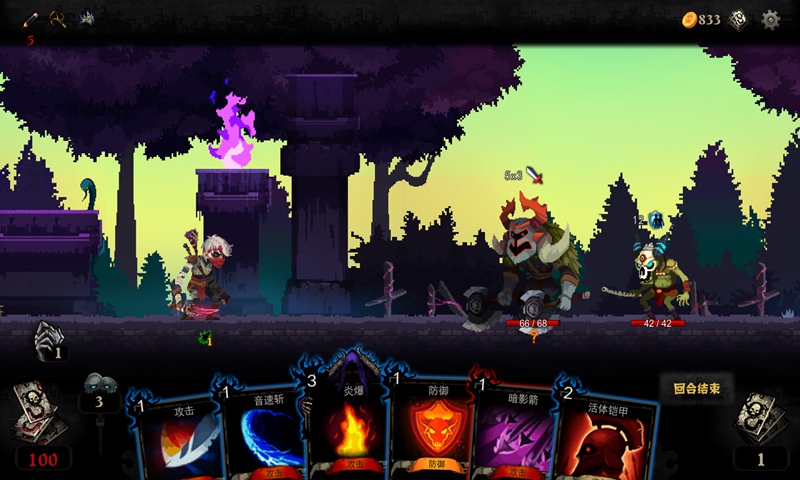Inspect the golden bow relic icon
The height and width of the screenshot is (480, 800).
pyautogui.click(x=58, y=18)
